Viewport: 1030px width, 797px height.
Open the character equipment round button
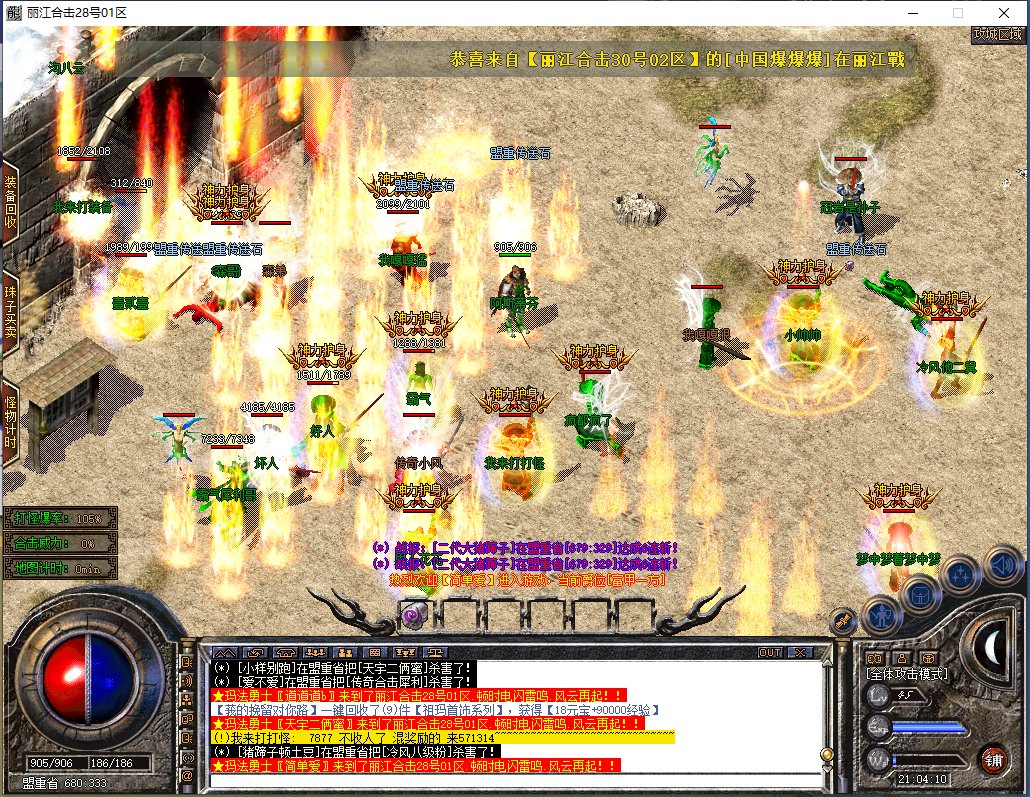coord(880,614)
